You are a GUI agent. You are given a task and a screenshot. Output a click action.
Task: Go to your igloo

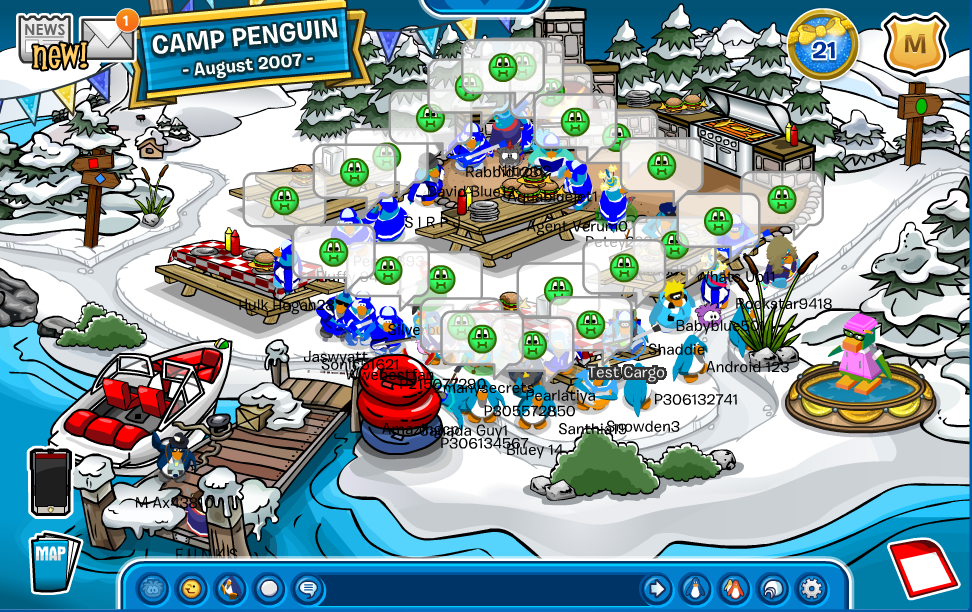click(772, 587)
